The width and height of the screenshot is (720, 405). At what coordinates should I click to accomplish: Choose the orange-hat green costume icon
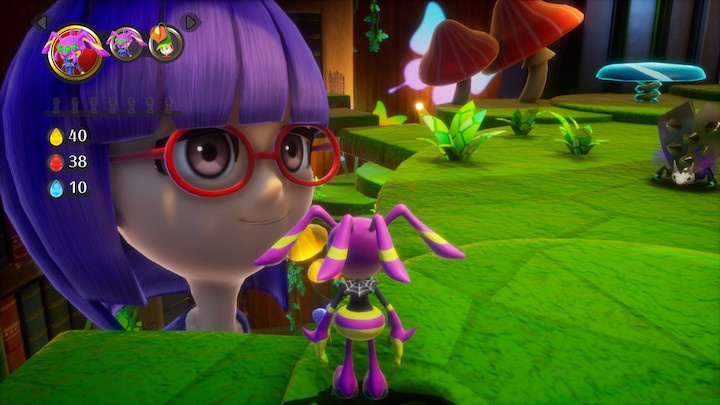165,43
